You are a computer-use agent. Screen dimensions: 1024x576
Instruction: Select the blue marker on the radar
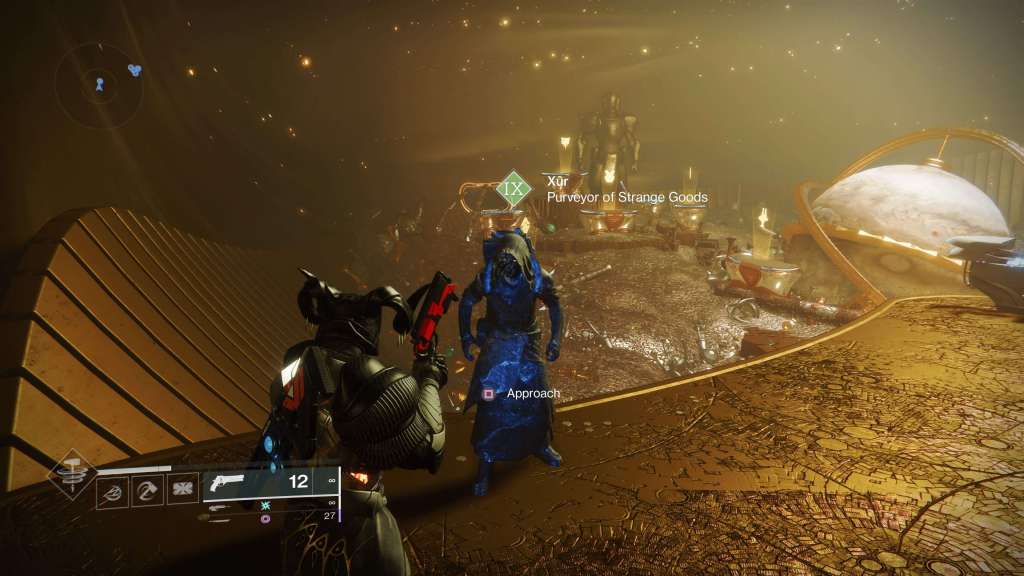(x=135, y=70)
